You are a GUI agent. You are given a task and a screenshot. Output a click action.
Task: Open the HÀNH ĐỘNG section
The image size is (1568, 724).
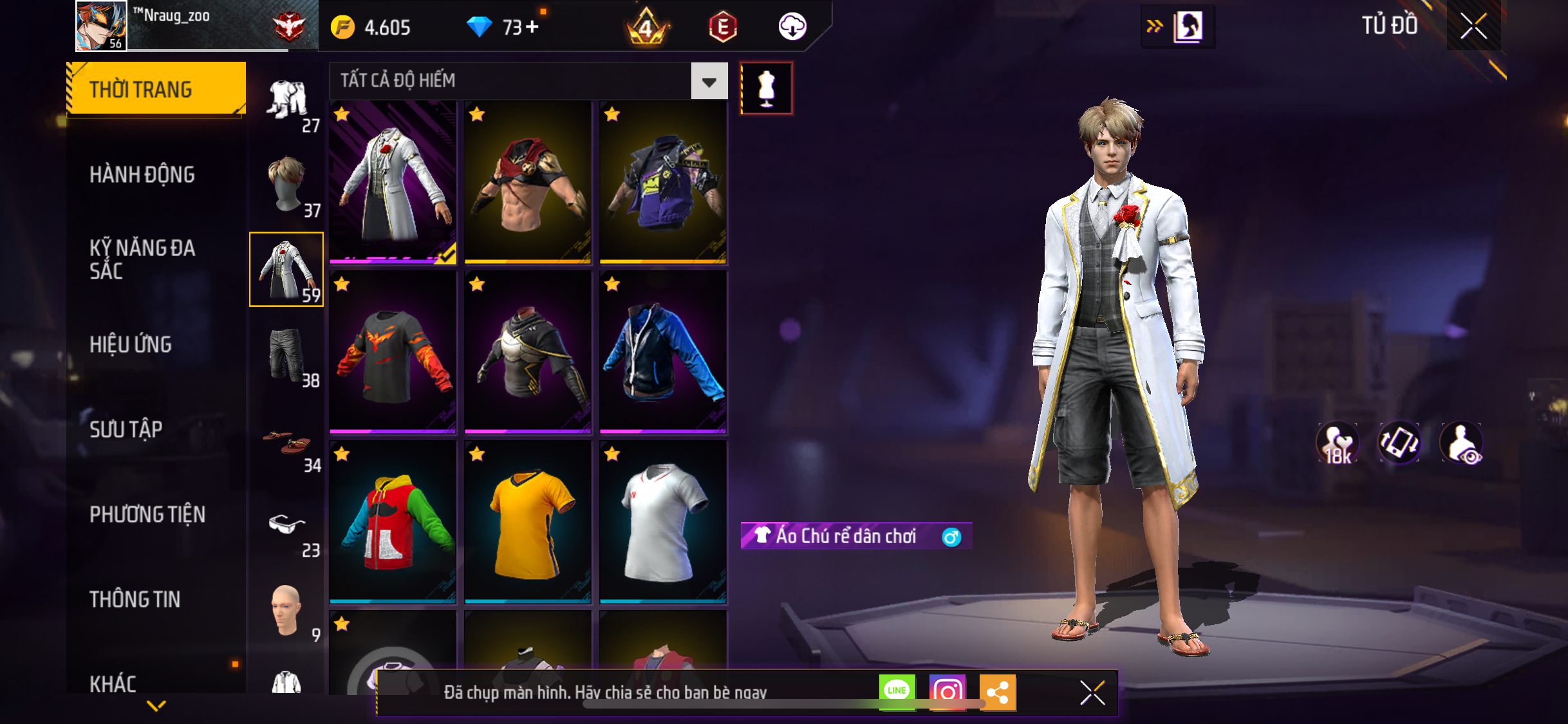point(142,174)
